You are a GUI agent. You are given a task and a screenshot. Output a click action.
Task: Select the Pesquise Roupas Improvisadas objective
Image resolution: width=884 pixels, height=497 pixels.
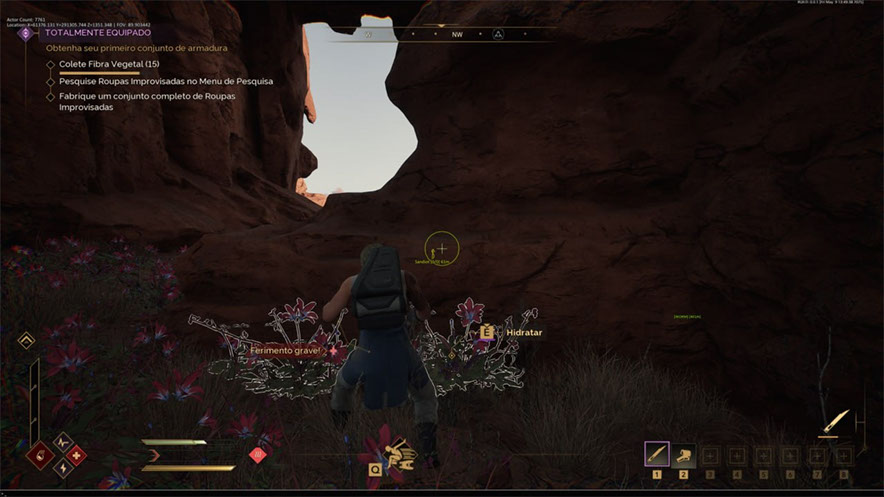[165, 81]
